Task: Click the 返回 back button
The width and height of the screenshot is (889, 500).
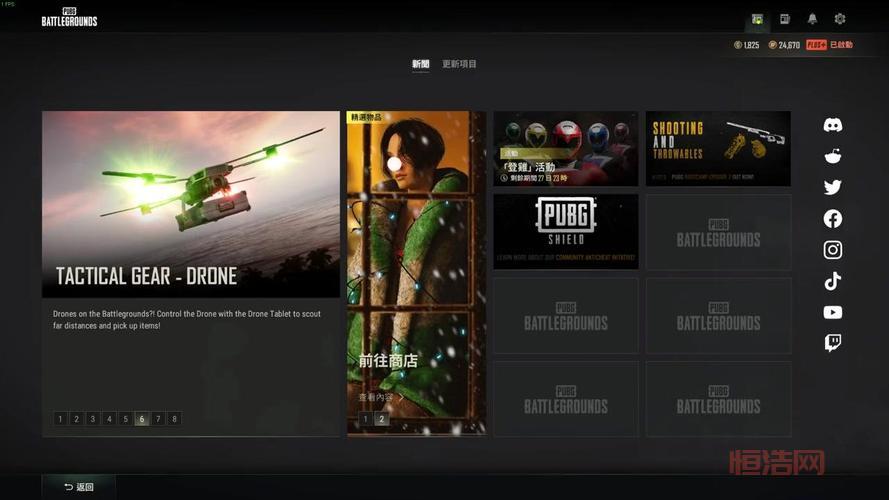Action: 79,487
